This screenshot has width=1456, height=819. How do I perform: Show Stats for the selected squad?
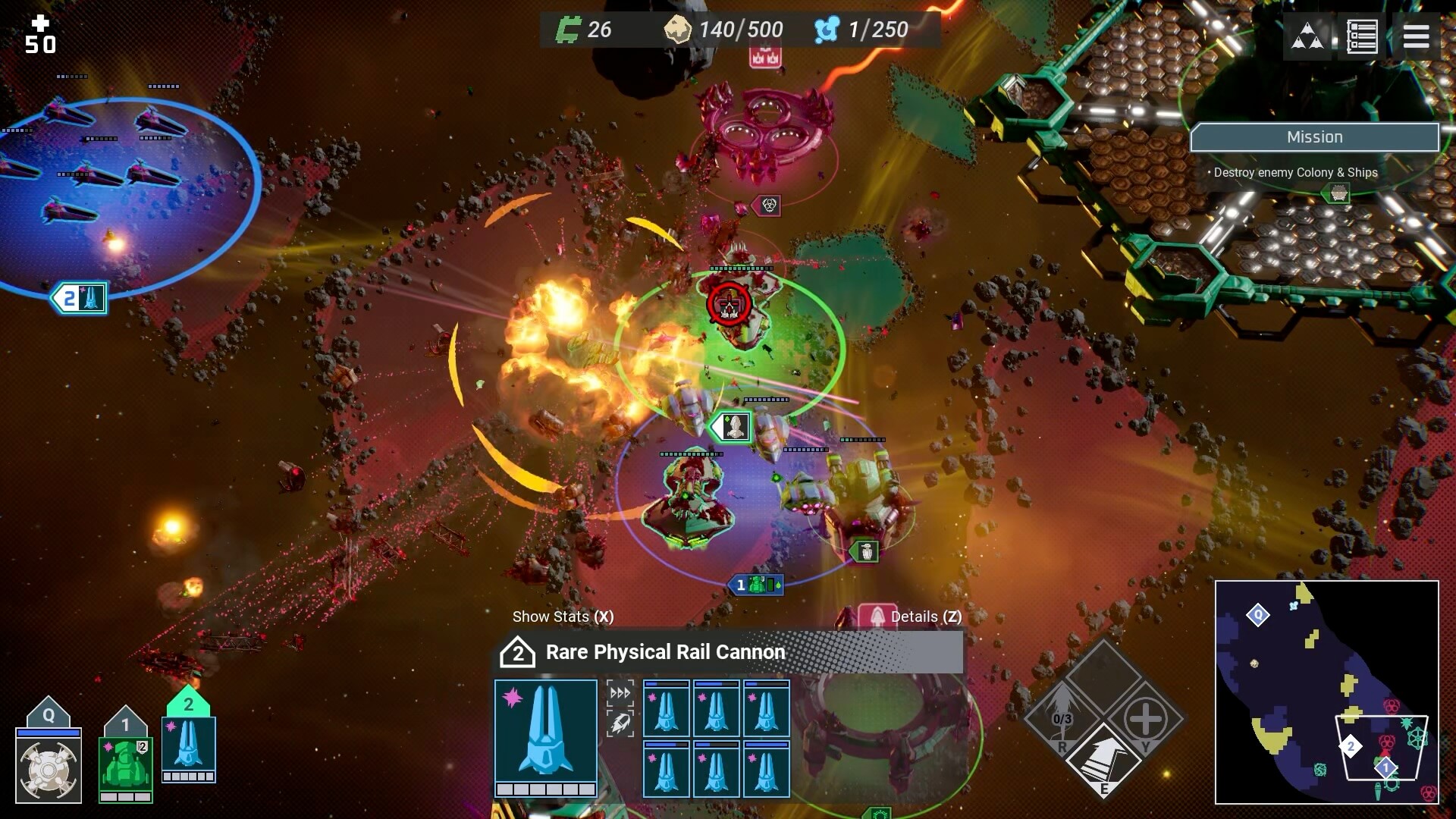click(x=563, y=617)
